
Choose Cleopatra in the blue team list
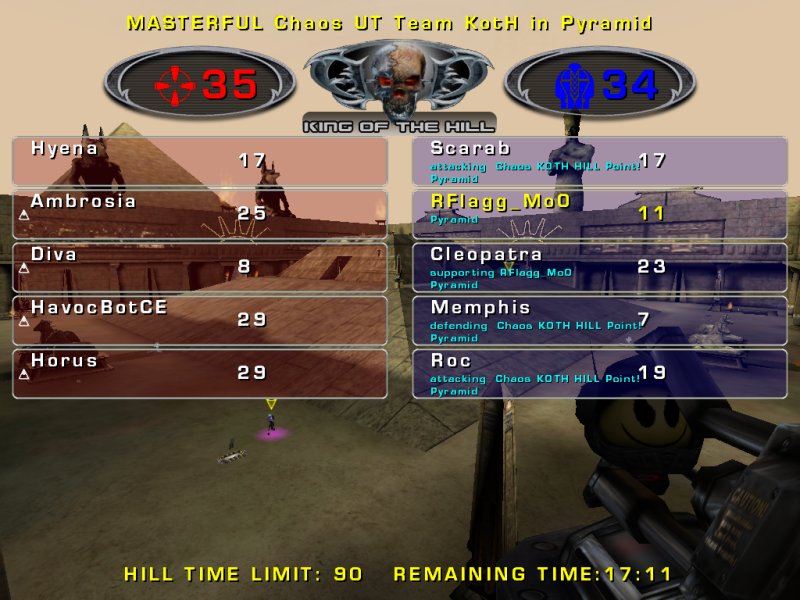tap(600, 267)
